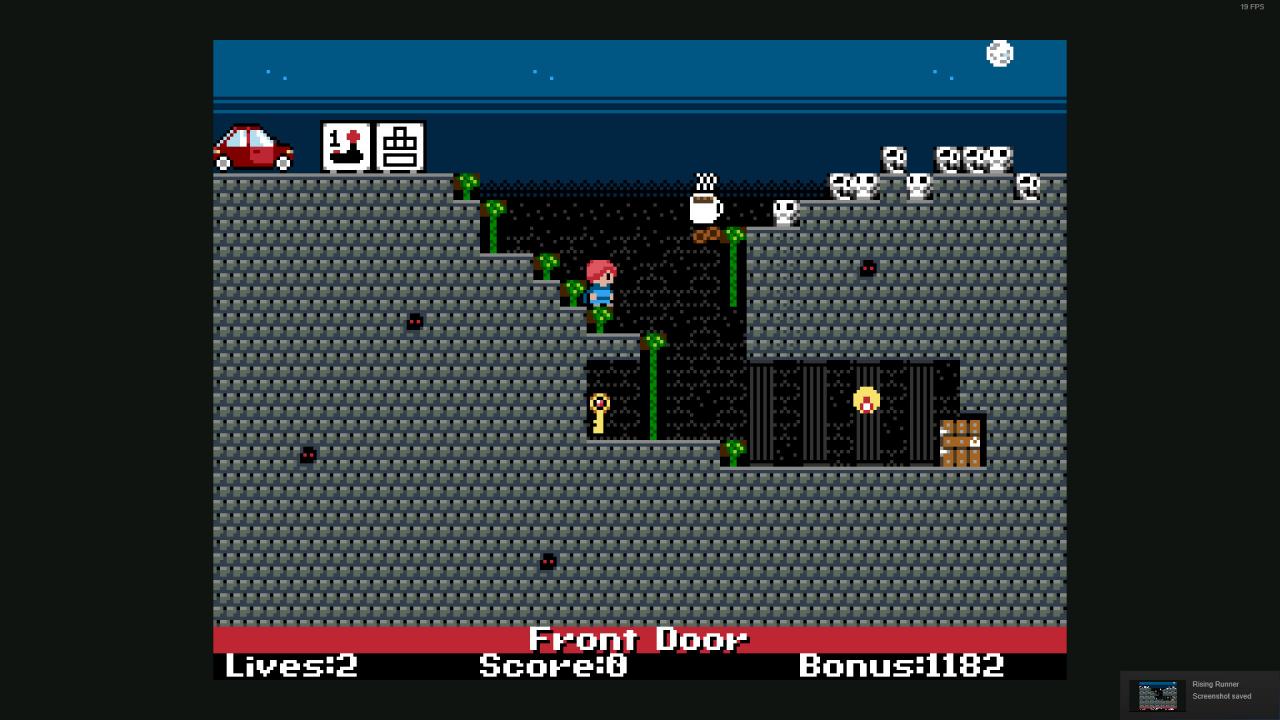Open the Steam screenshot saved thumbnail
The width and height of the screenshot is (1280, 720).
coord(1157,695)
